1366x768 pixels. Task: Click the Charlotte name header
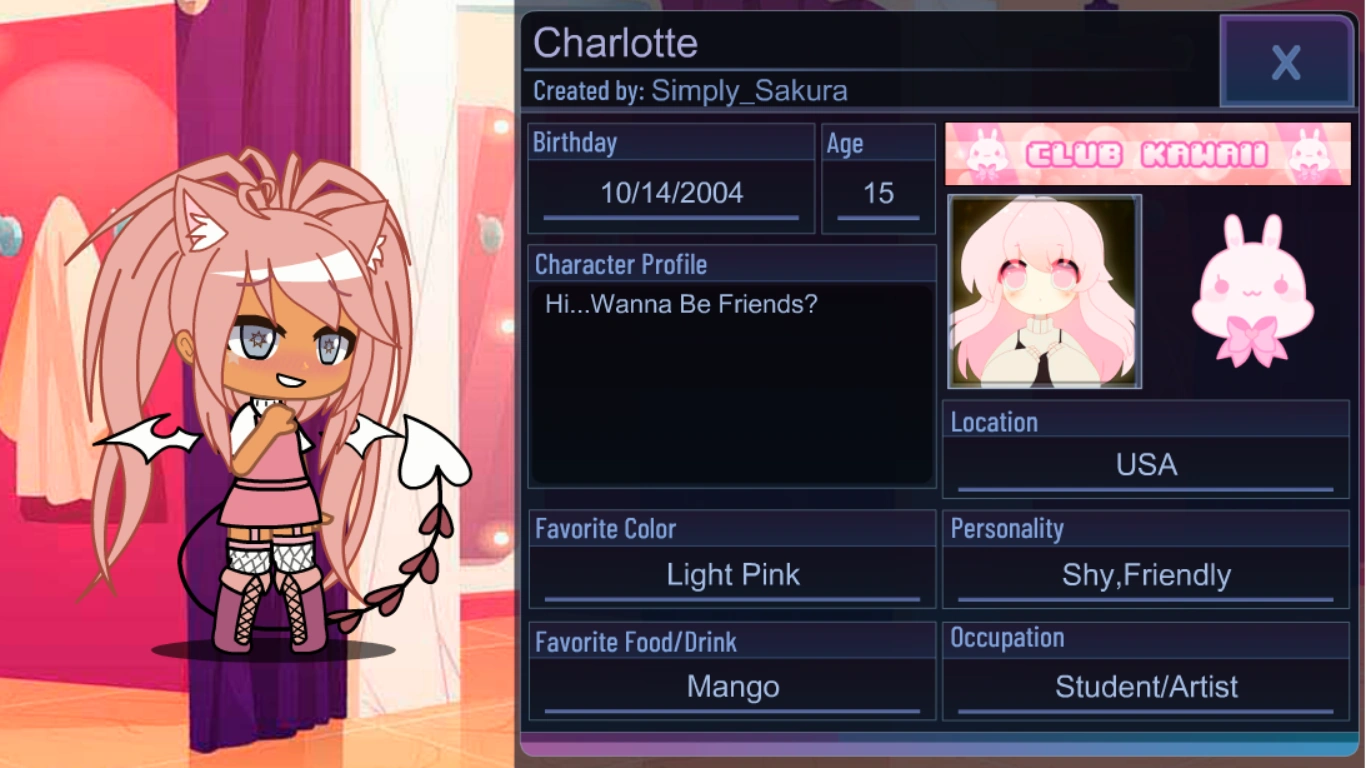click(613, 43)
